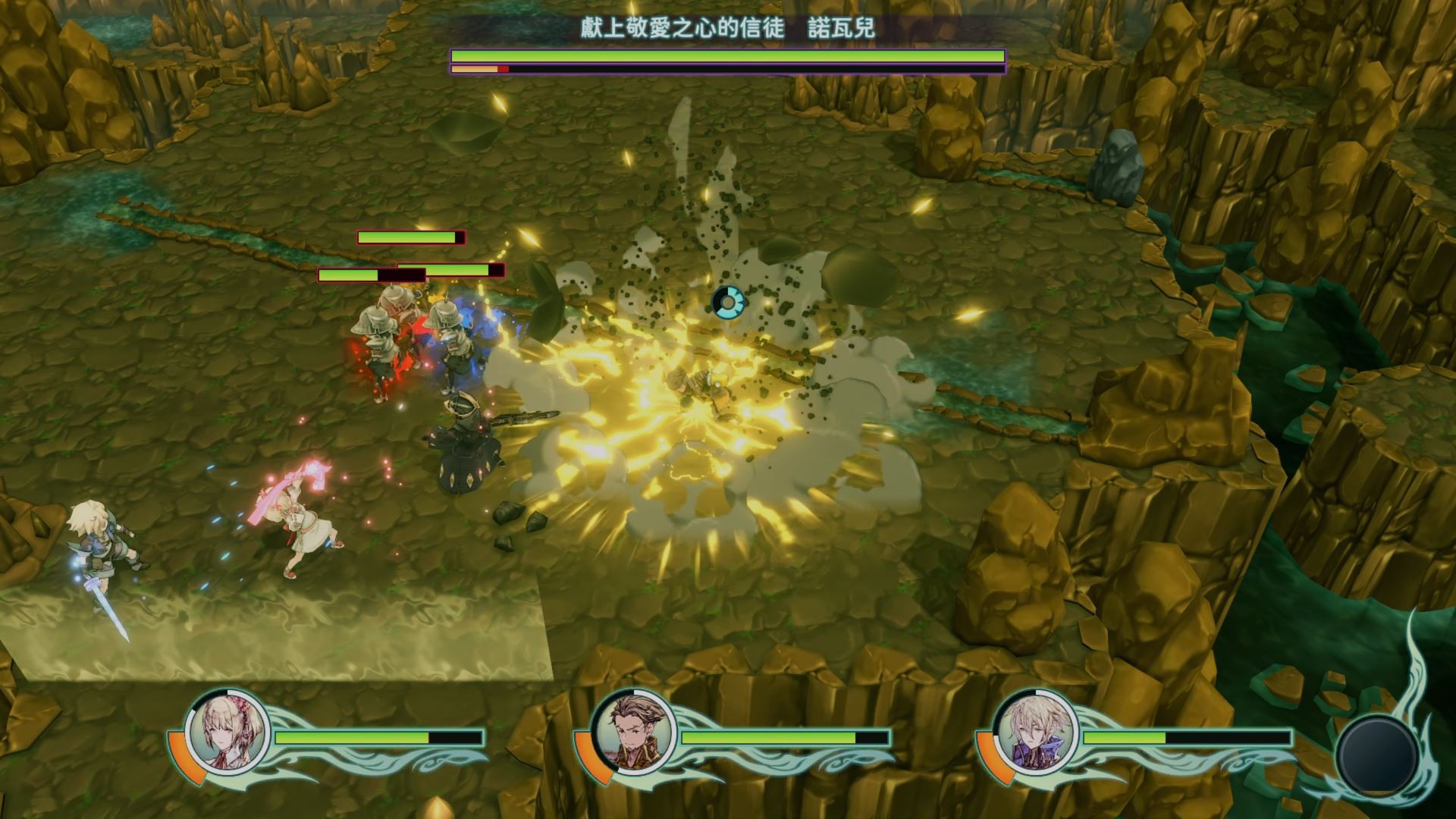This screenshot has height=819, width=1456.
Task: Pick the white-haired character in purple portrait
Action: pos(1033,730)
